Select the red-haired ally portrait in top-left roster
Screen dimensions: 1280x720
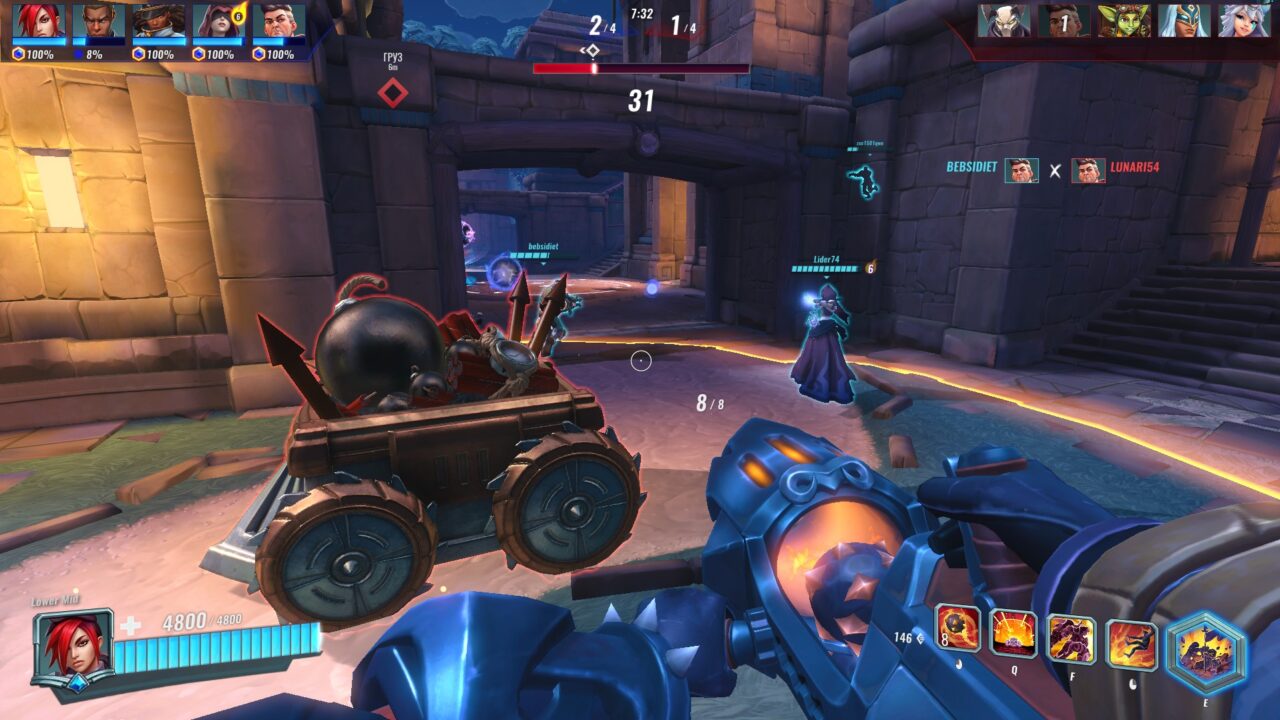[37, 18]
